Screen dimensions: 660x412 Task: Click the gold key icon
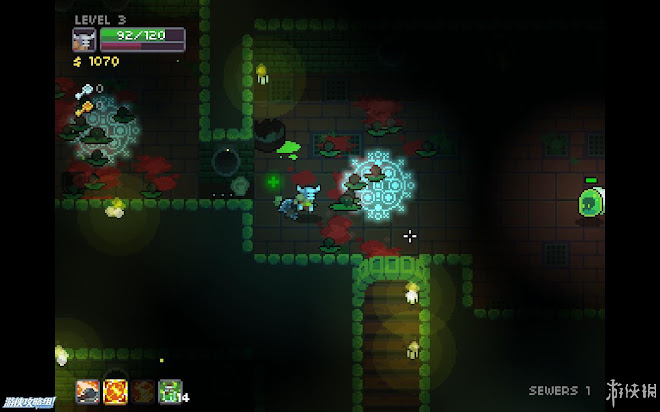click(84, 107)
